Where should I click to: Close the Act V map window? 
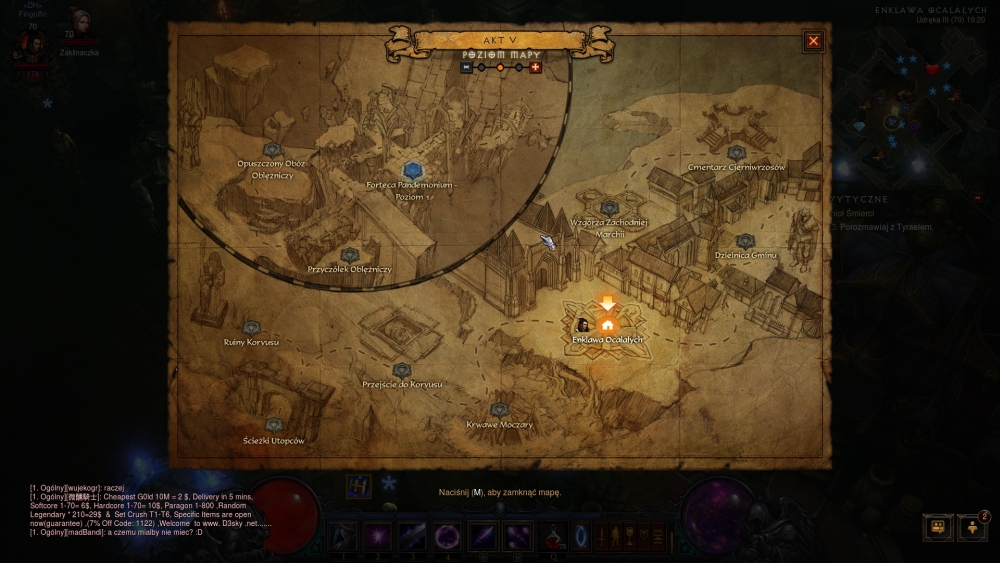[x=813, y=41]
